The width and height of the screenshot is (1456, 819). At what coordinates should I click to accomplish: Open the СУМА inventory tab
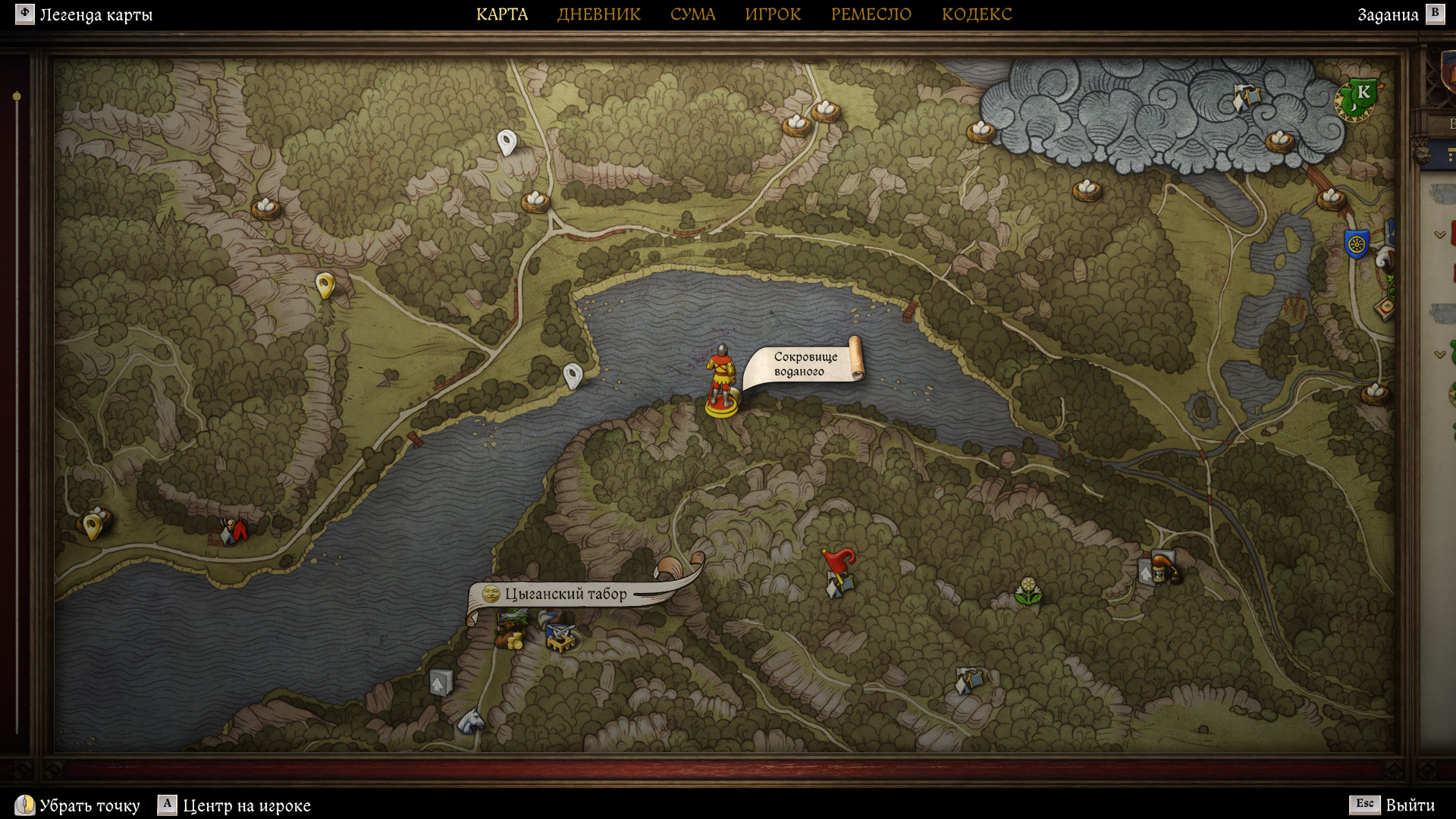tap(692, 14)
